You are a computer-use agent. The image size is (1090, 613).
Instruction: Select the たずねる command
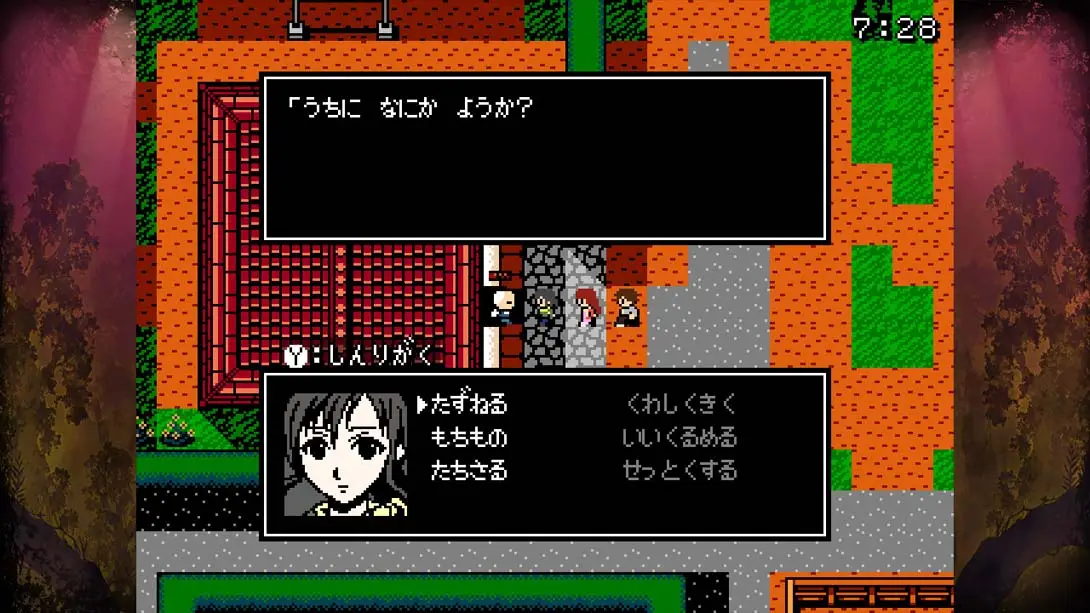click(x=468, y=404)
